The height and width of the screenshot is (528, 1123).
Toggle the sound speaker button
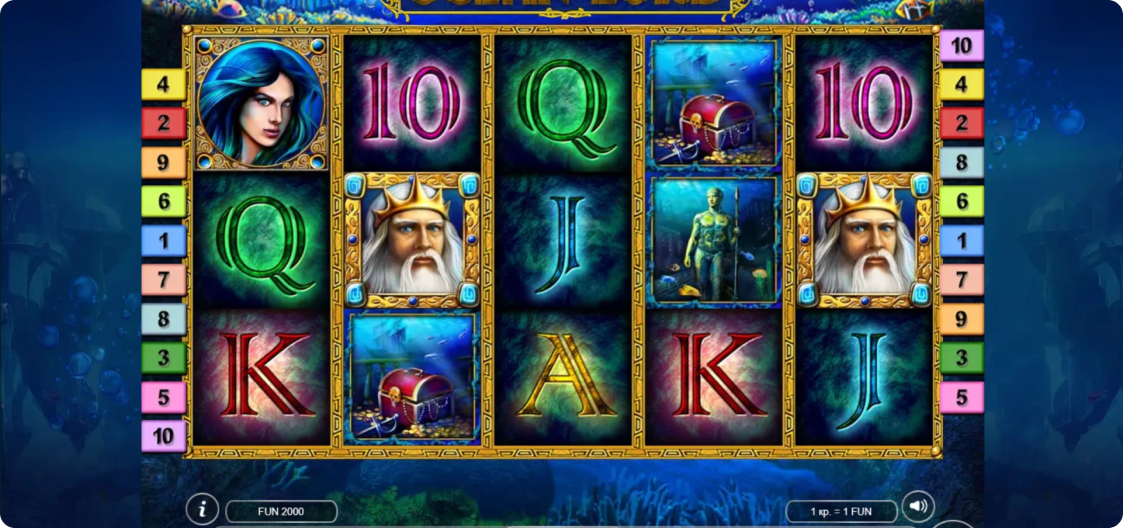point(917,506)
